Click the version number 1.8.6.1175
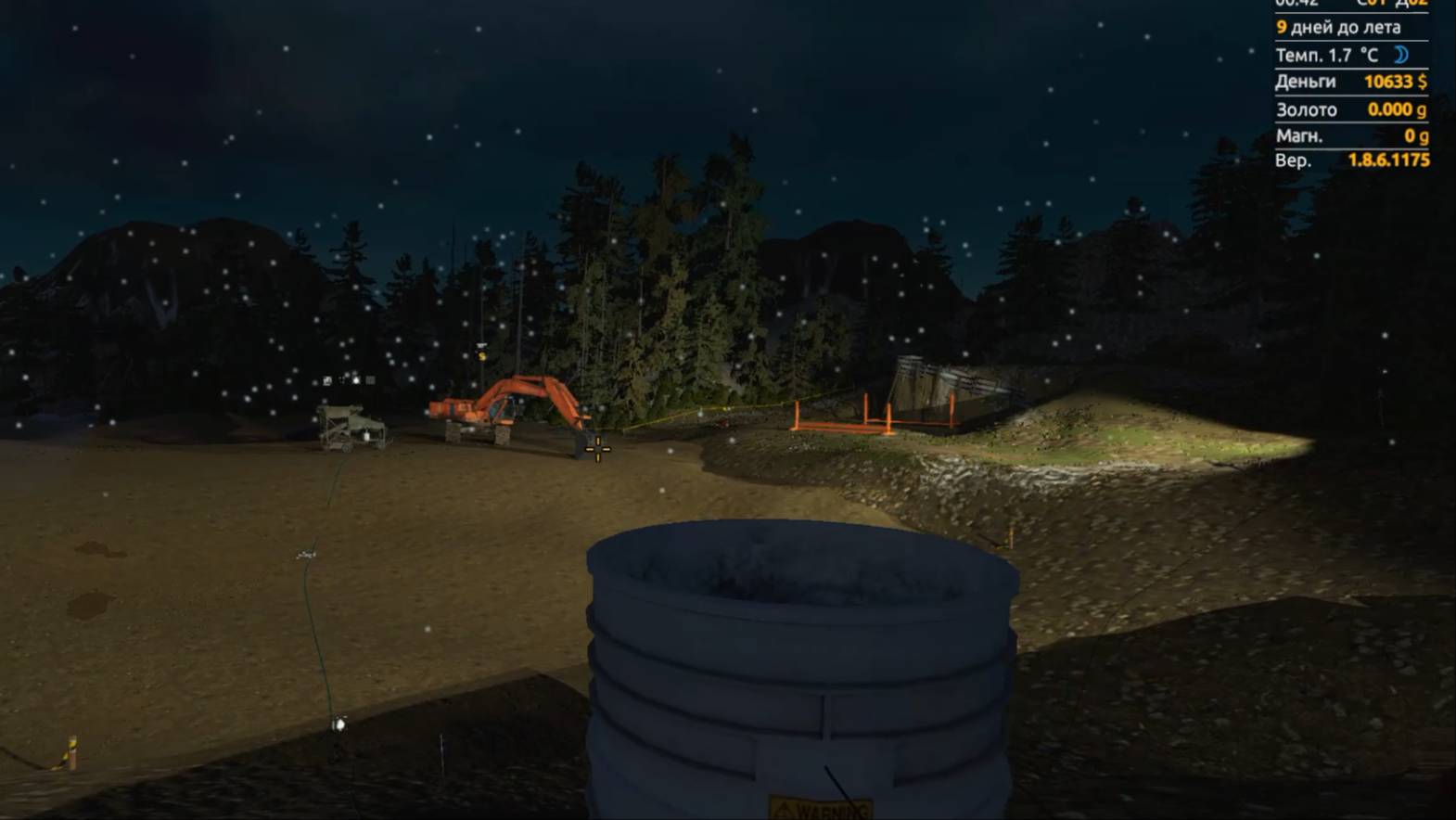1456x820 pixels. [1390, 160]
